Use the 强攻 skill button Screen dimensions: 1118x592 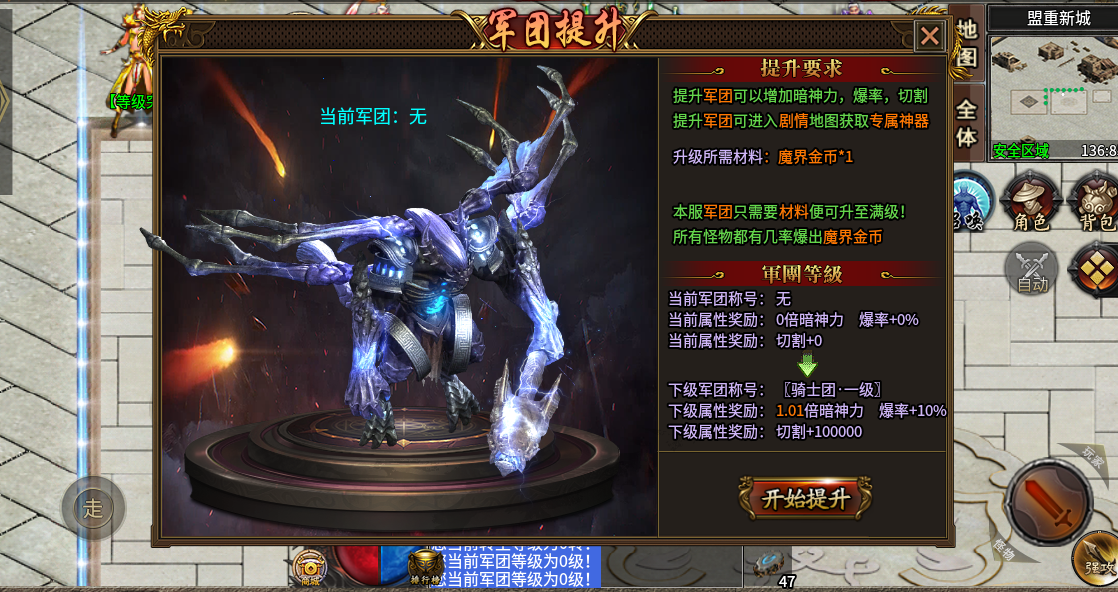(x=1098, y=558)
